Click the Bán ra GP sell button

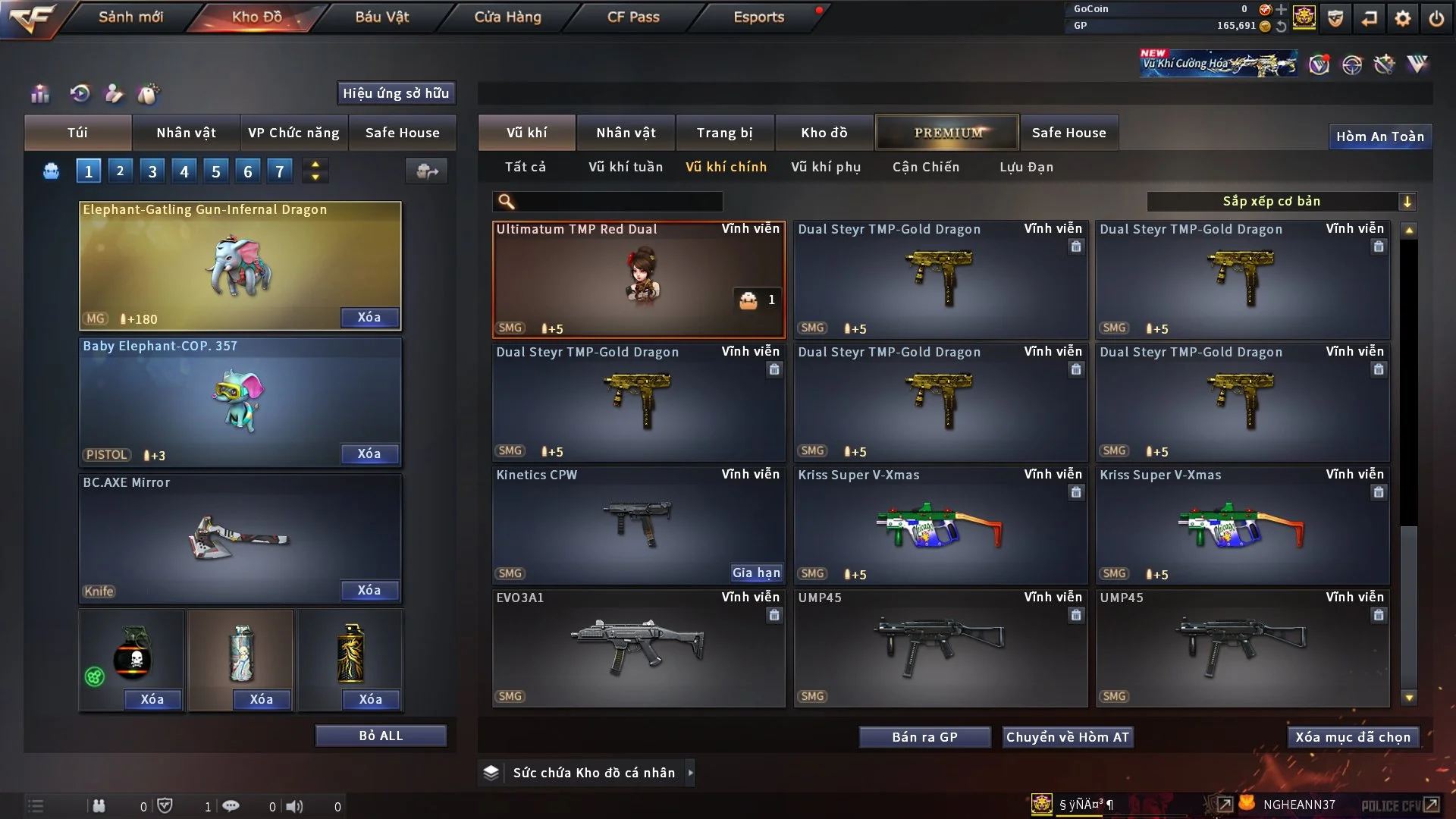point(924,737)
